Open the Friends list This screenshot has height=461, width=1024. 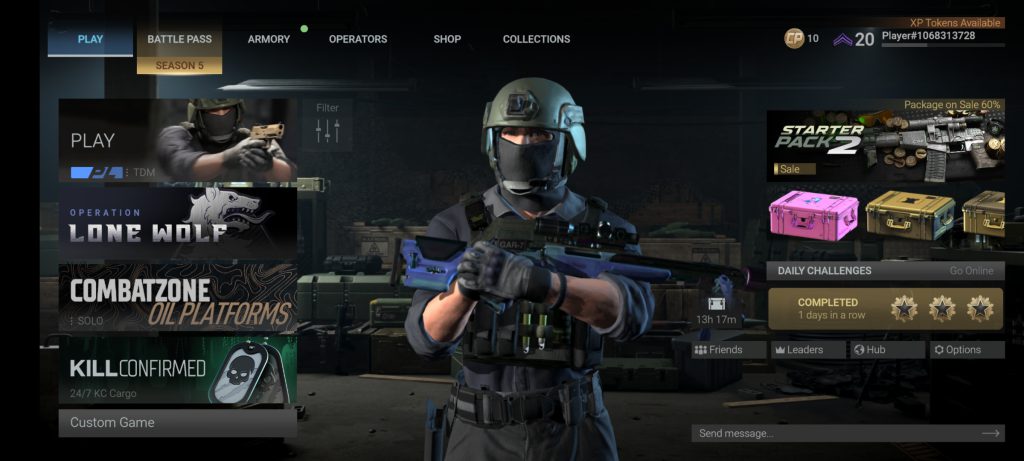click(718, 350)
